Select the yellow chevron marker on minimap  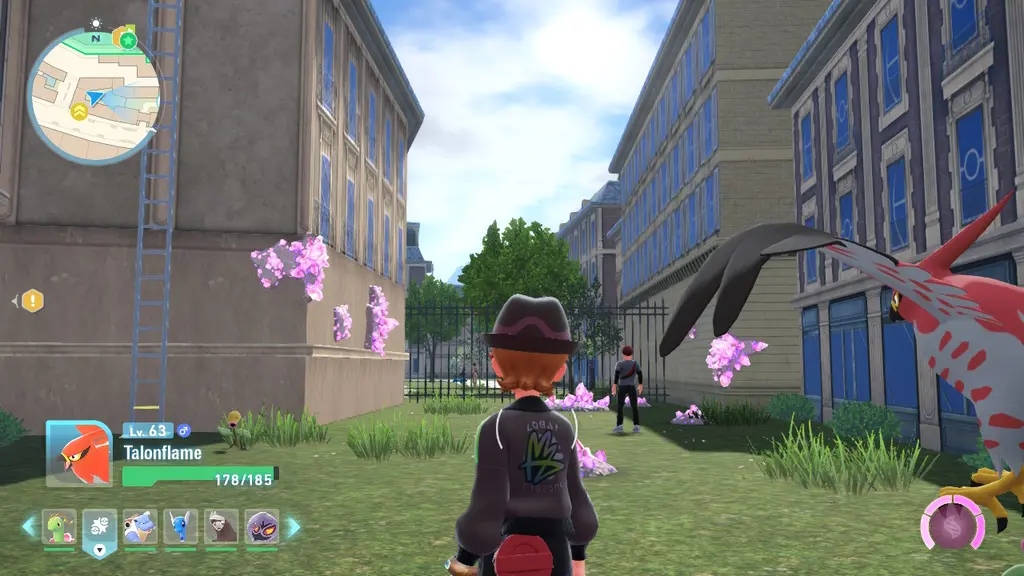[x=77, y=109]
